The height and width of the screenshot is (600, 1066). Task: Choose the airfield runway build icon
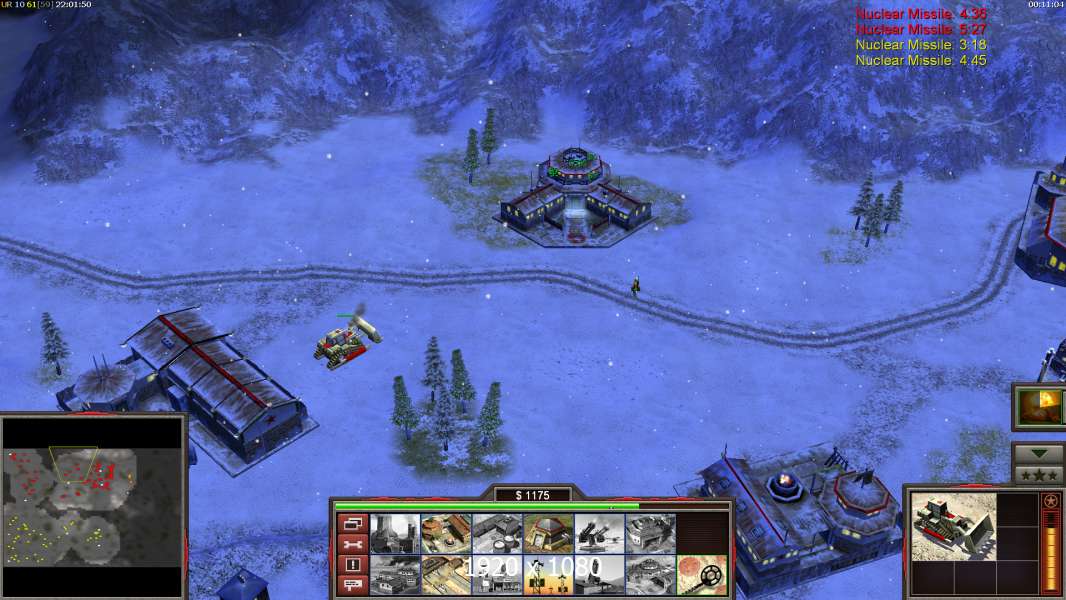click(445, 575)
